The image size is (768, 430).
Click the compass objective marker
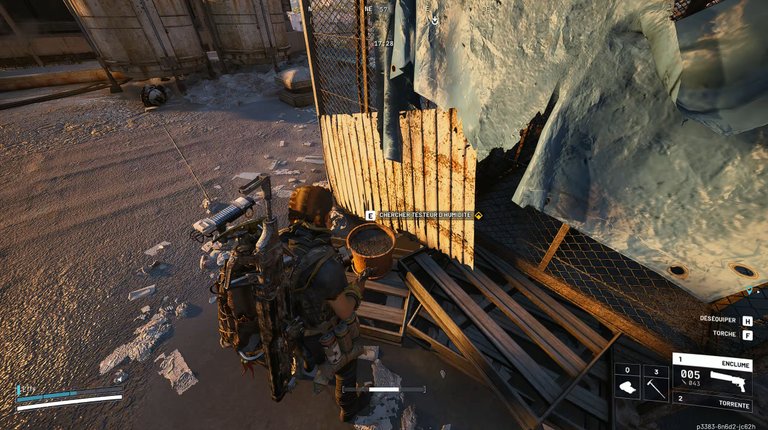click(x=434, y=18)
